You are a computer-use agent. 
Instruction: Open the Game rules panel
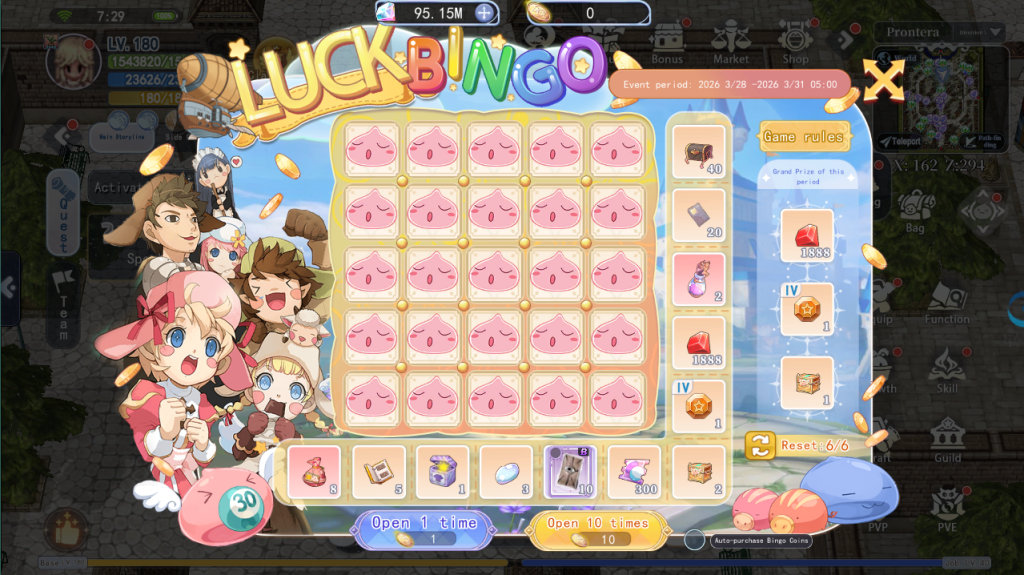pyautogui.click(x=804, y=136)
